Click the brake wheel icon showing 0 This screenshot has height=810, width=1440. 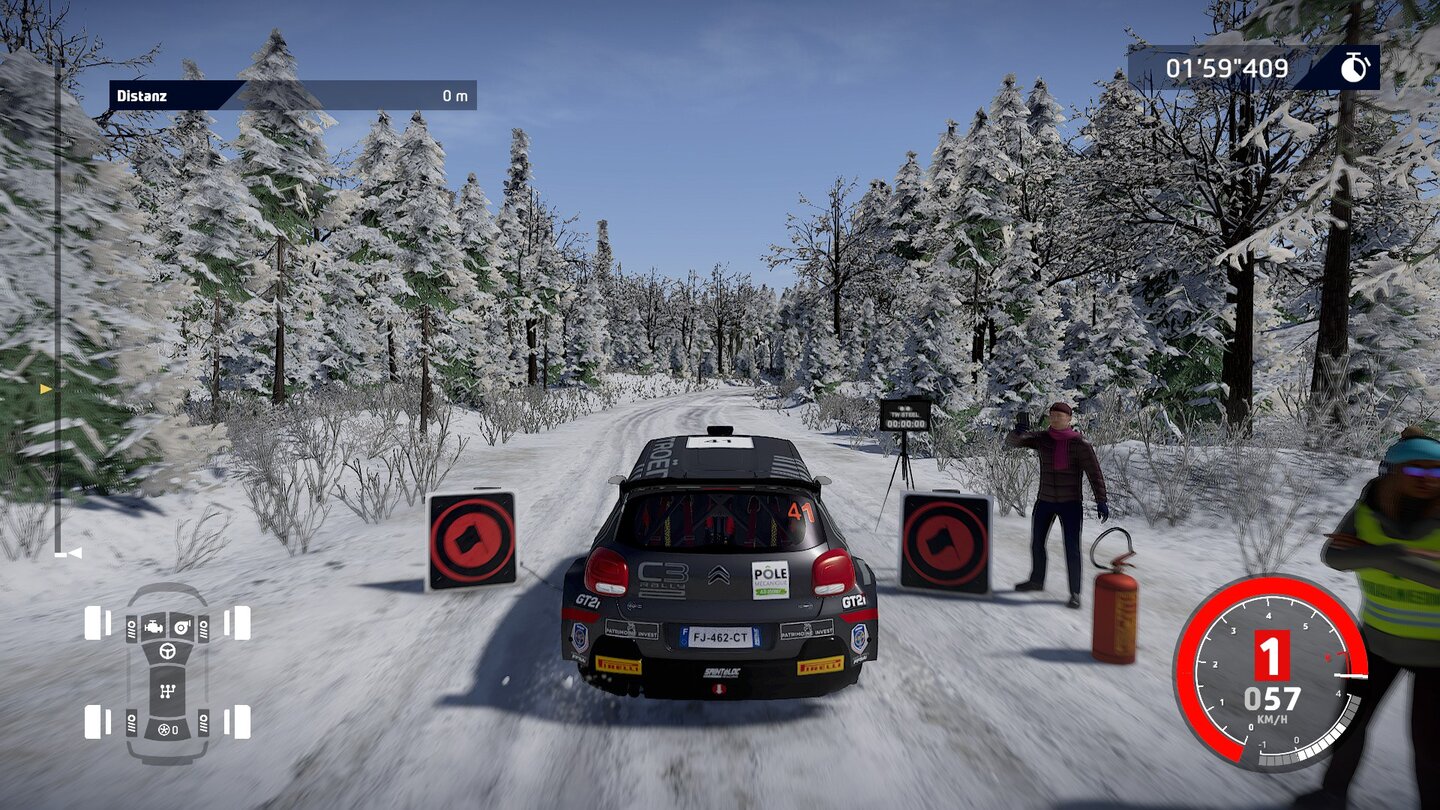pos(167,729)
